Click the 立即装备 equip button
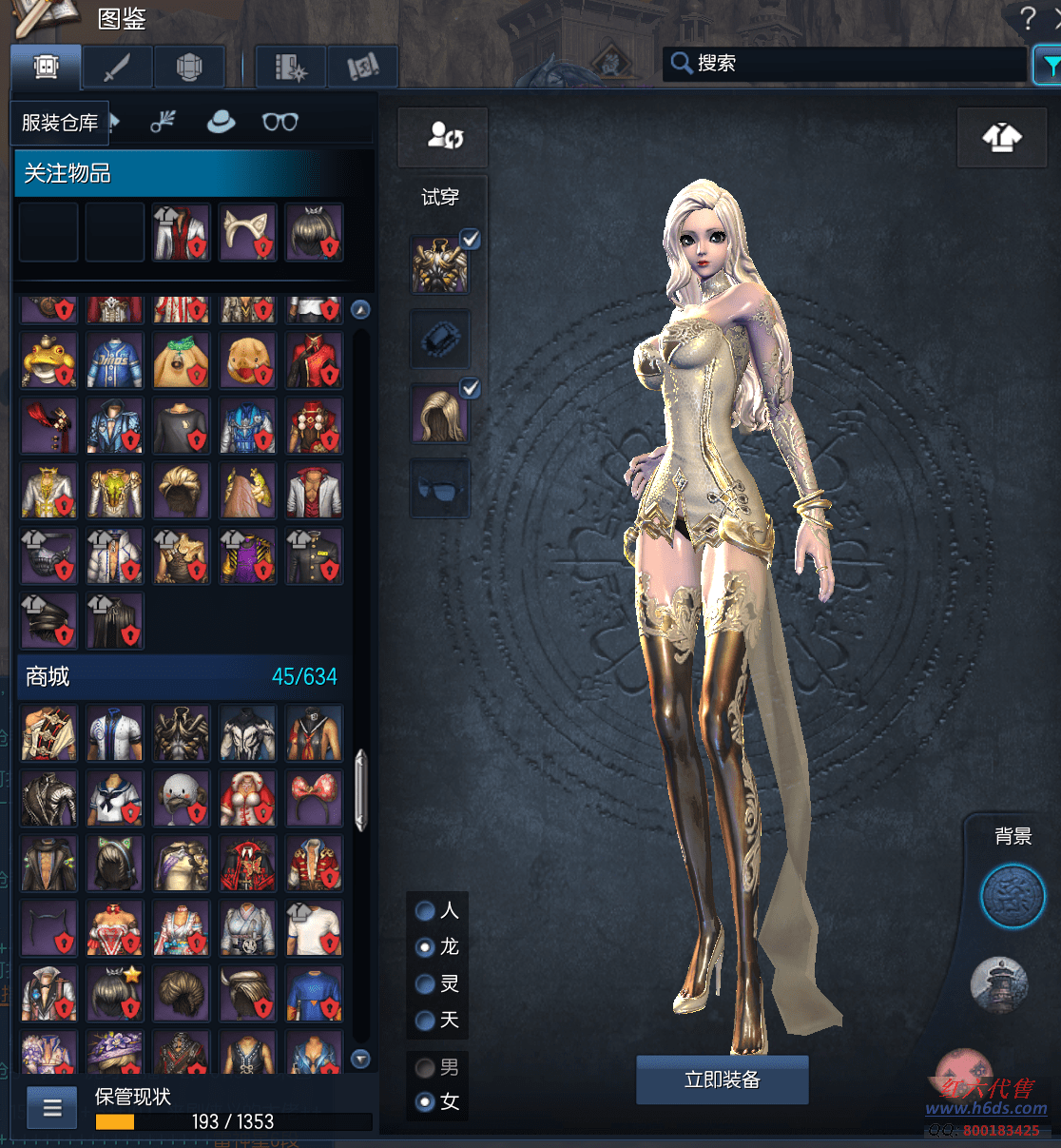Viewport: 1061px width, 1148px height. [722, 1080]
